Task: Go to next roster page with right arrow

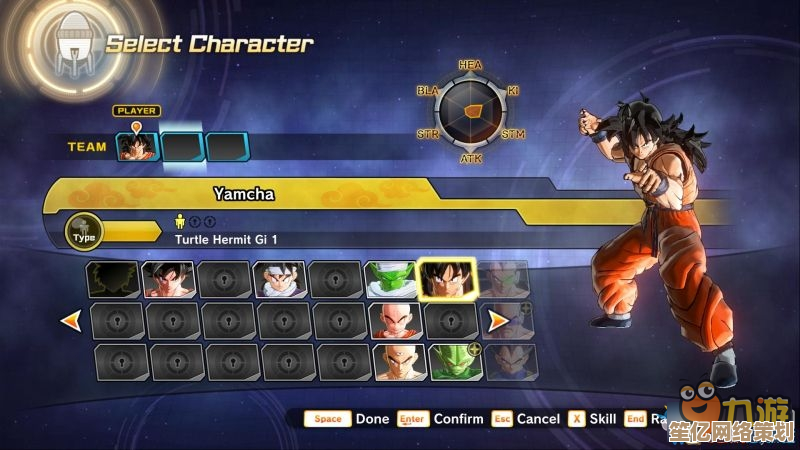Action: tap(497, 321)
